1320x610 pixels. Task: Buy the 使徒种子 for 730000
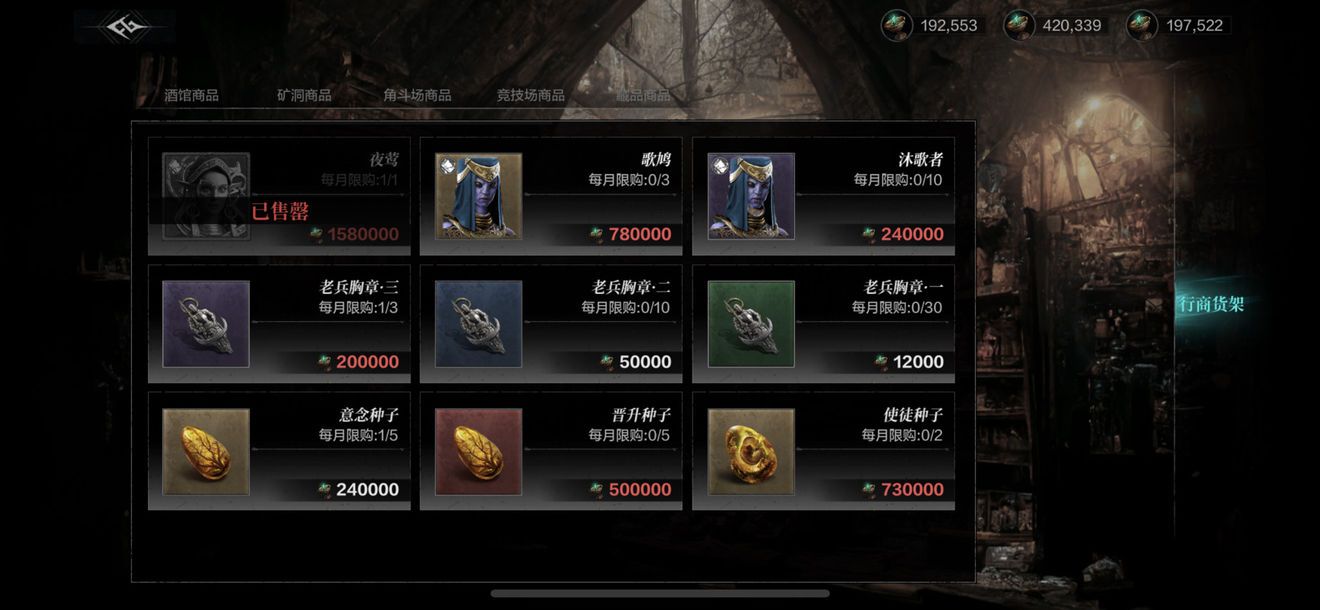[x=823, y=451]
